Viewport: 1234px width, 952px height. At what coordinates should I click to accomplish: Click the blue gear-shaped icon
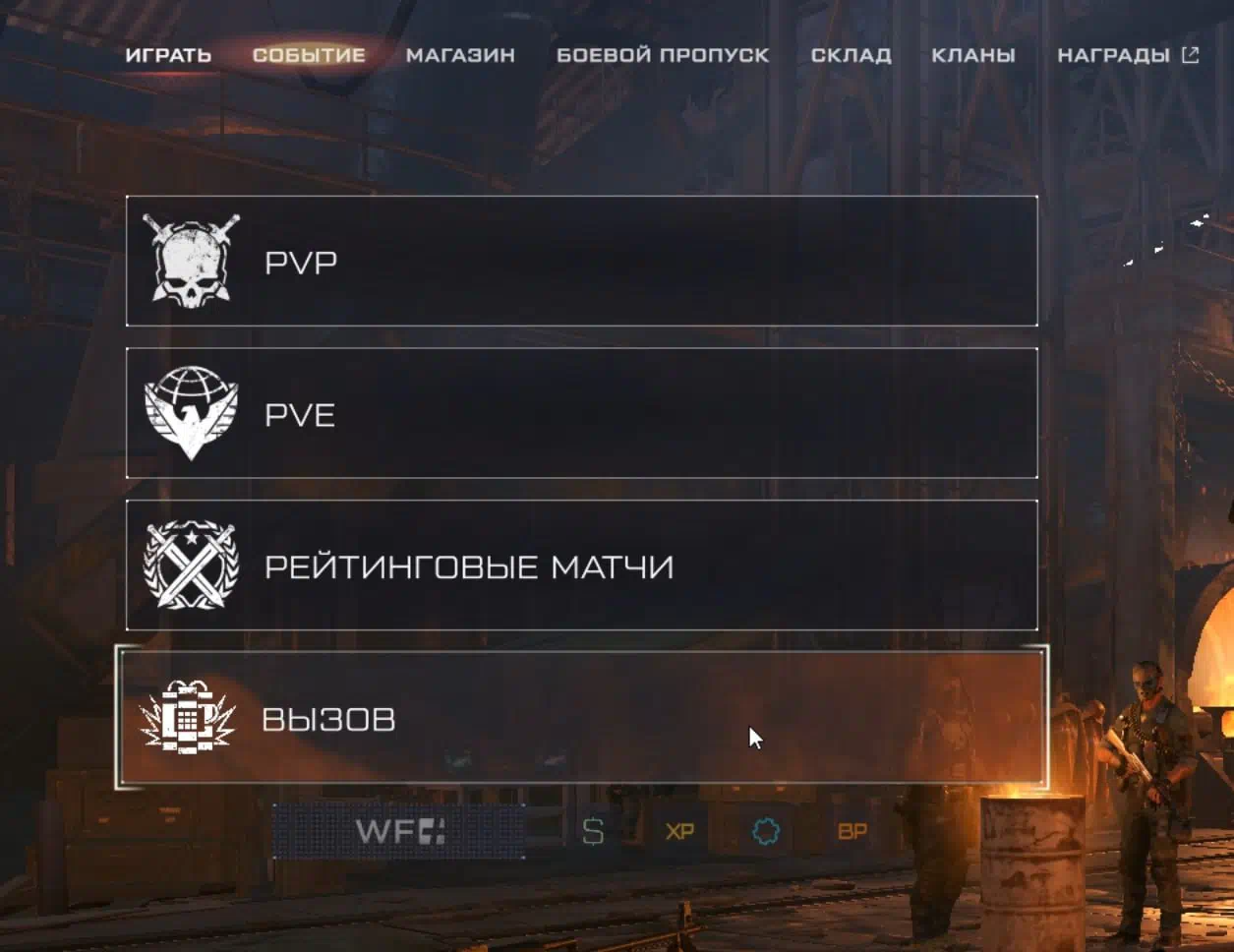click(766, 831)
